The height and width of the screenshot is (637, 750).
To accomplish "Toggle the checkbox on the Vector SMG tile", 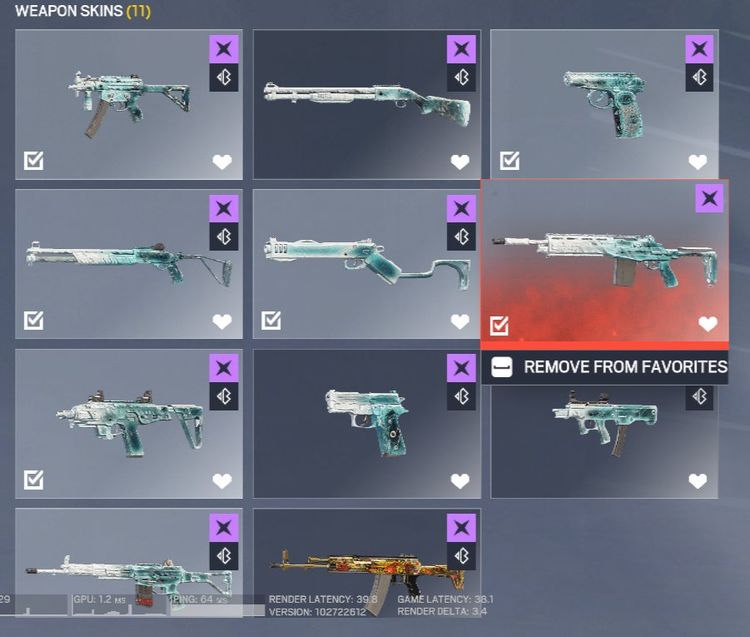I will pyautogui.click(x=34, y=480).
